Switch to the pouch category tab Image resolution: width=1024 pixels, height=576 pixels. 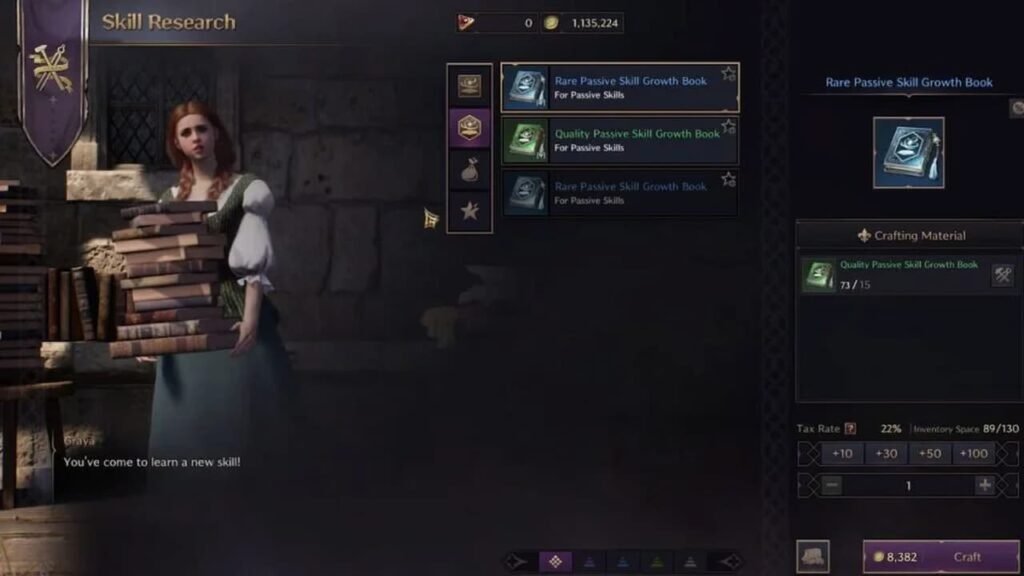[469, 169]
